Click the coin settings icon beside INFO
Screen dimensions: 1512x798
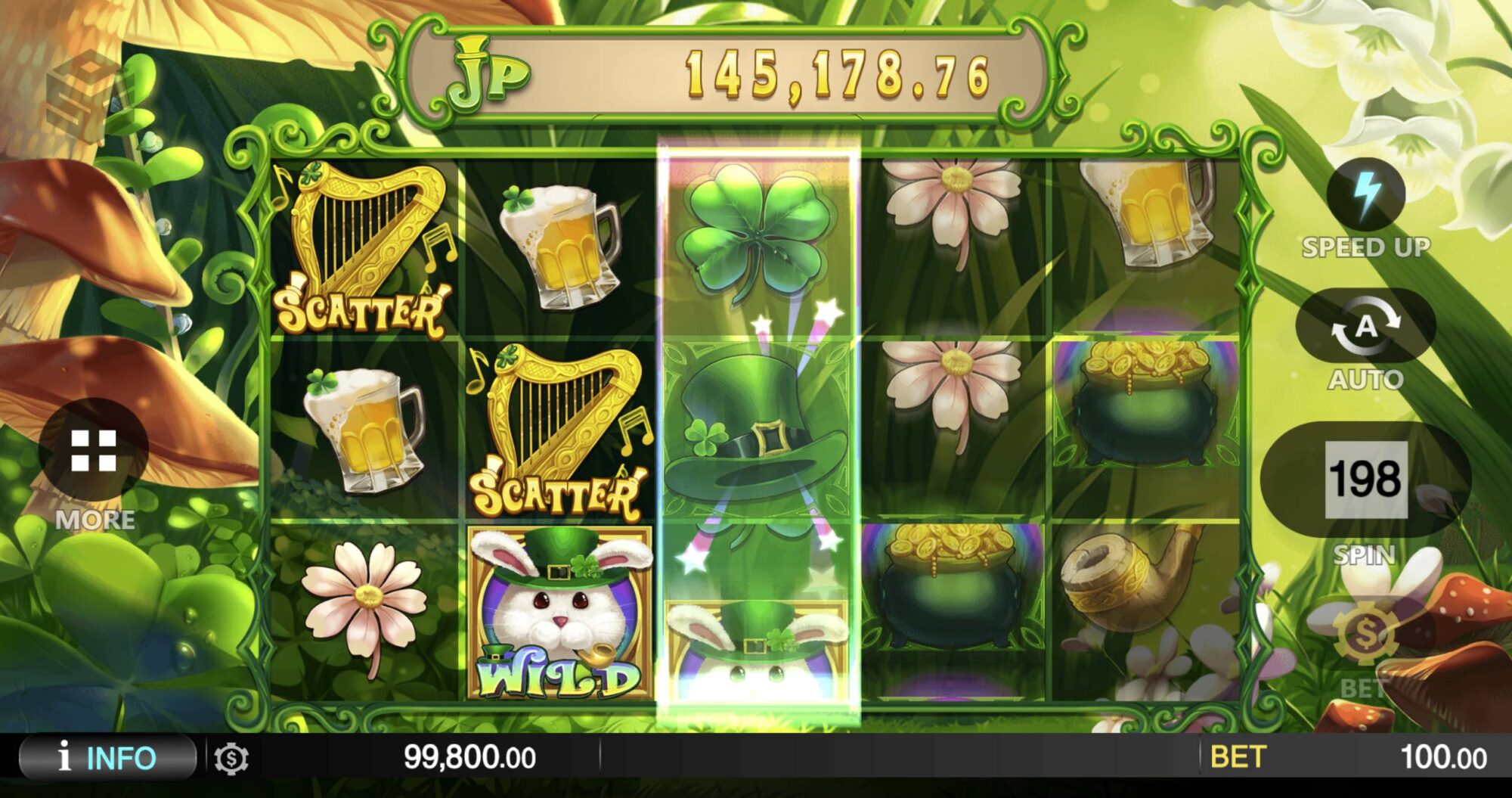[231, 759]
